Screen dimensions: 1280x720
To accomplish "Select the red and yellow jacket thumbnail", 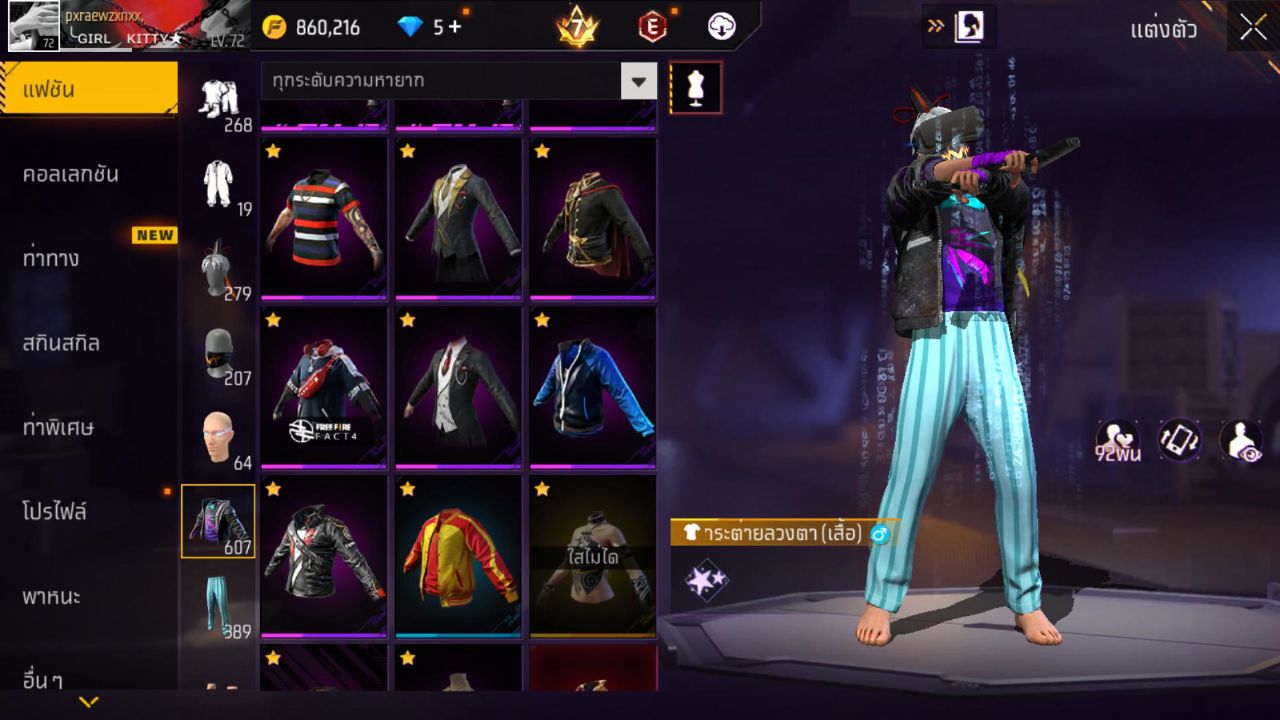I will pos(457,556).
